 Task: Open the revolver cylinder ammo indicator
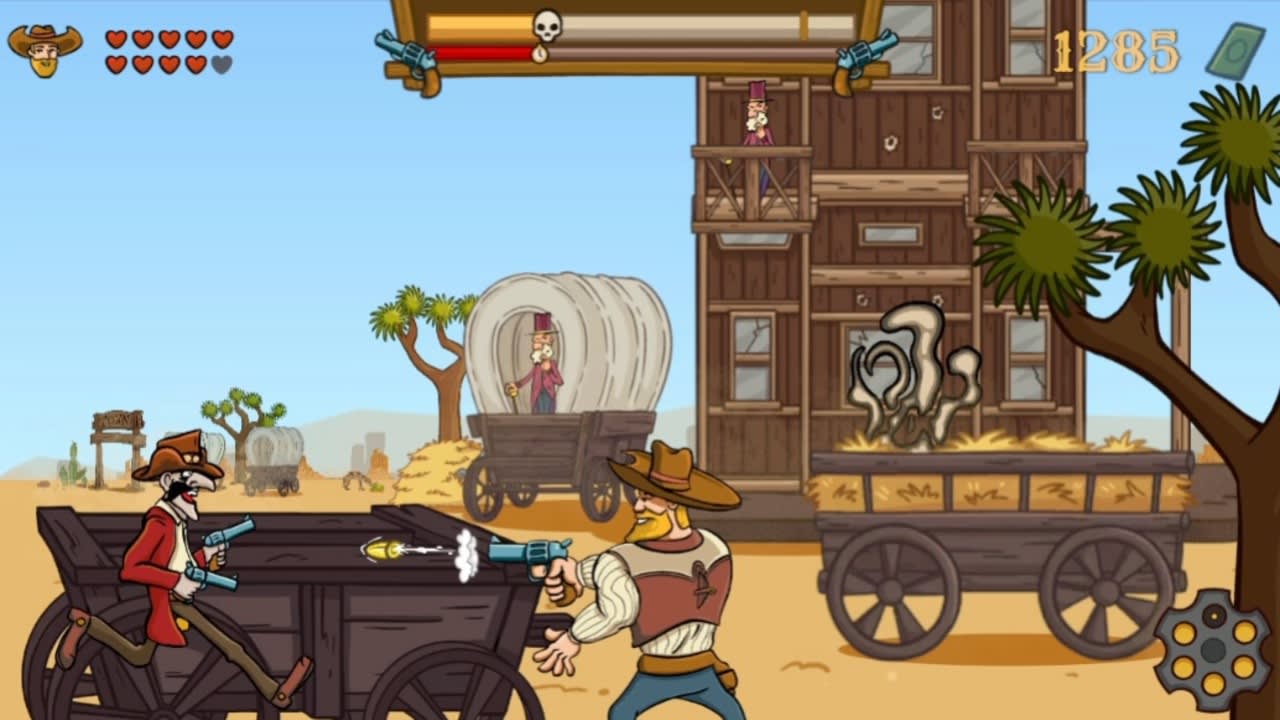click(1213, 650)
